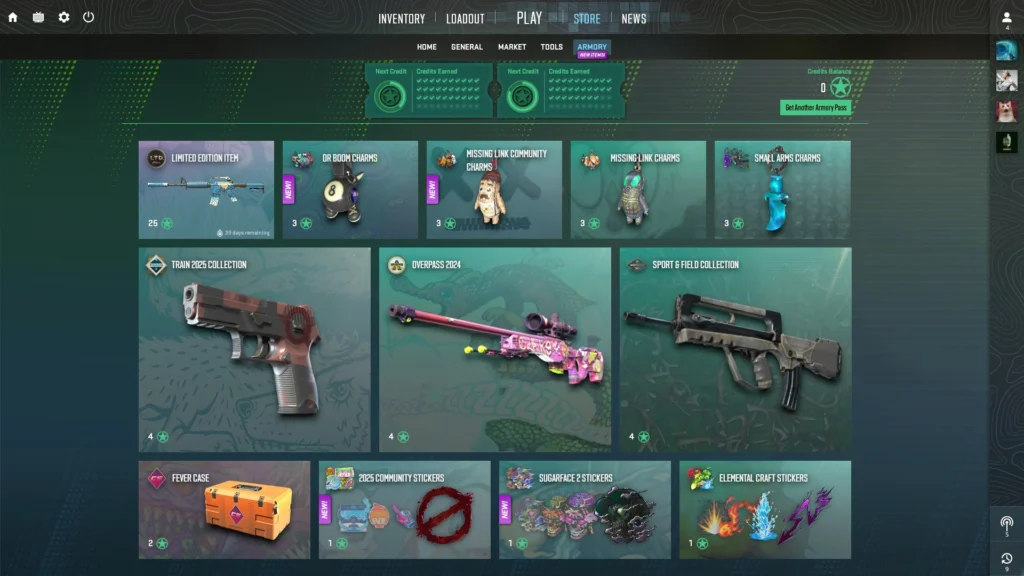This screenshot has width=1024, height=576.
Task: Choose the Sport & Field Collection
Action: click(x=735, y=349)
